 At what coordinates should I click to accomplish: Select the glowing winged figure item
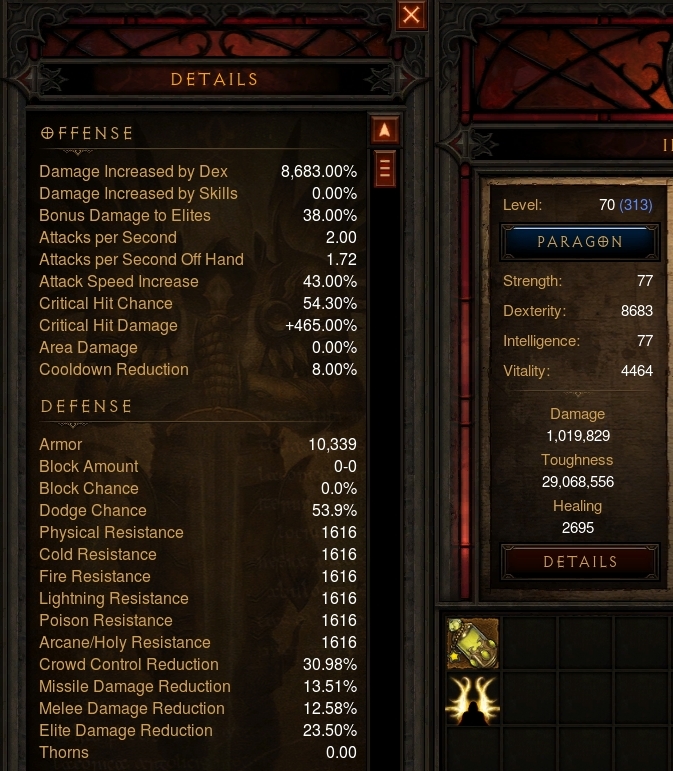472,697
